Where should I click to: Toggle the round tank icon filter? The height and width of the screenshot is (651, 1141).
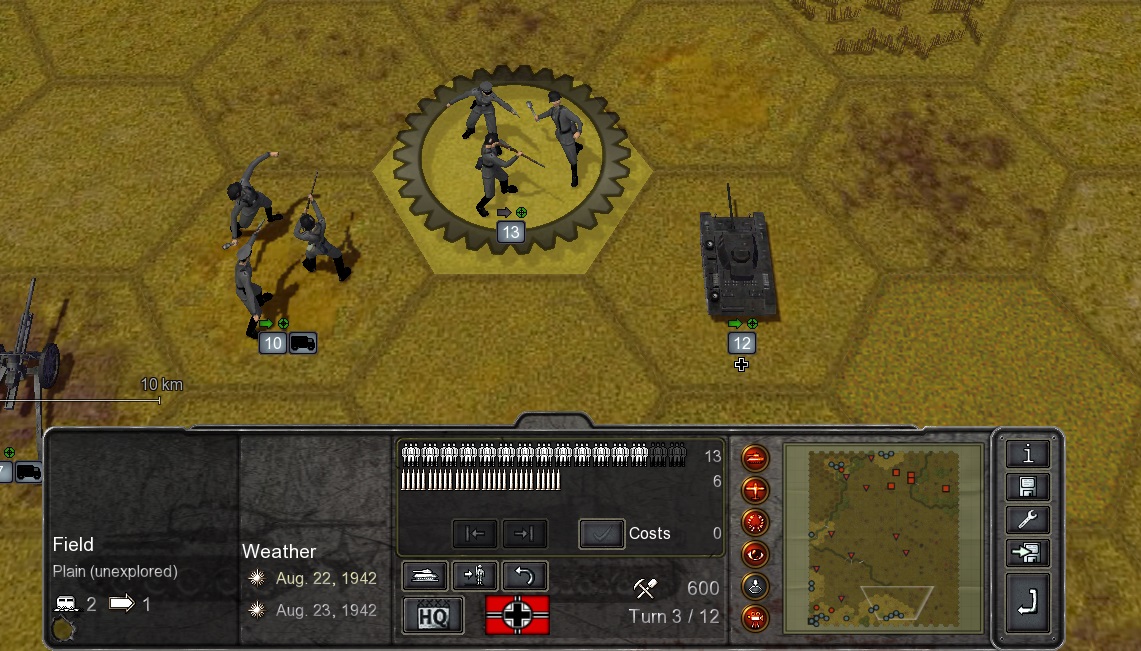755,459
